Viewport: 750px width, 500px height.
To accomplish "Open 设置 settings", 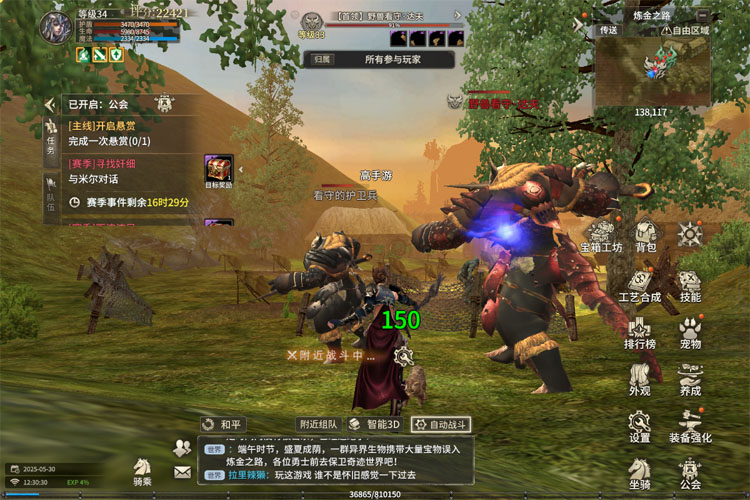I will (x=640, y=427).
